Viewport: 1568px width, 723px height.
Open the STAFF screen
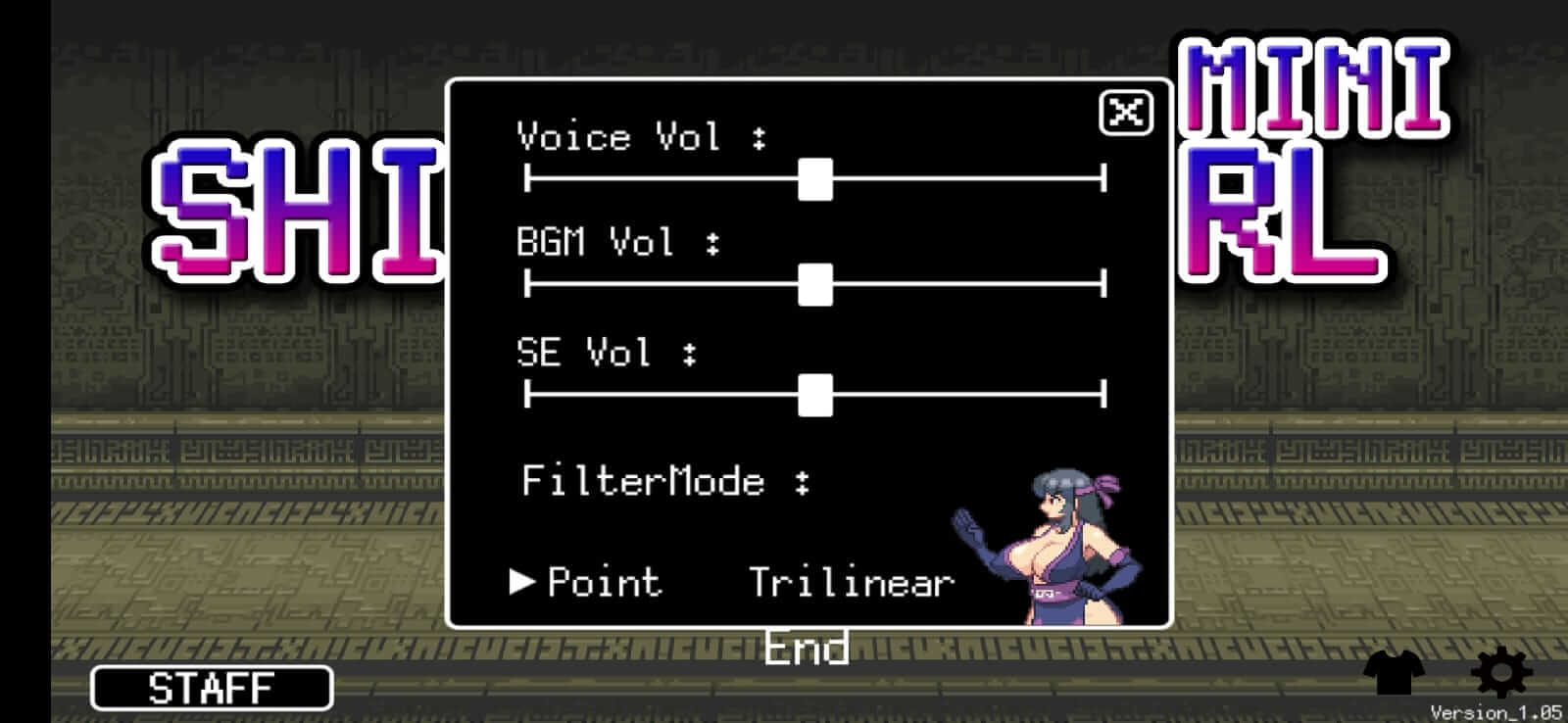click(x=212, y=688)
